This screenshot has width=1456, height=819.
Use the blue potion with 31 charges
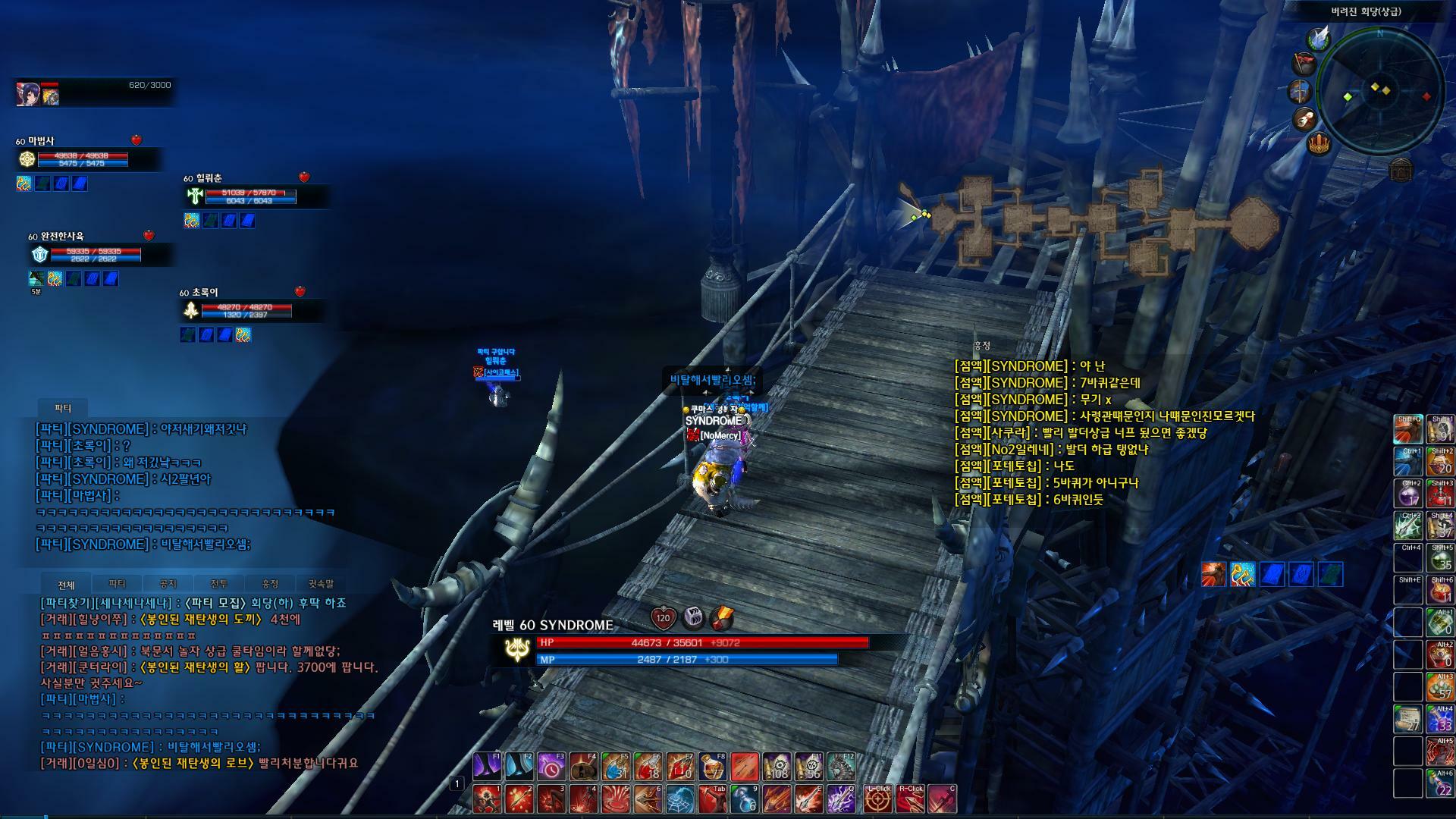616,767
